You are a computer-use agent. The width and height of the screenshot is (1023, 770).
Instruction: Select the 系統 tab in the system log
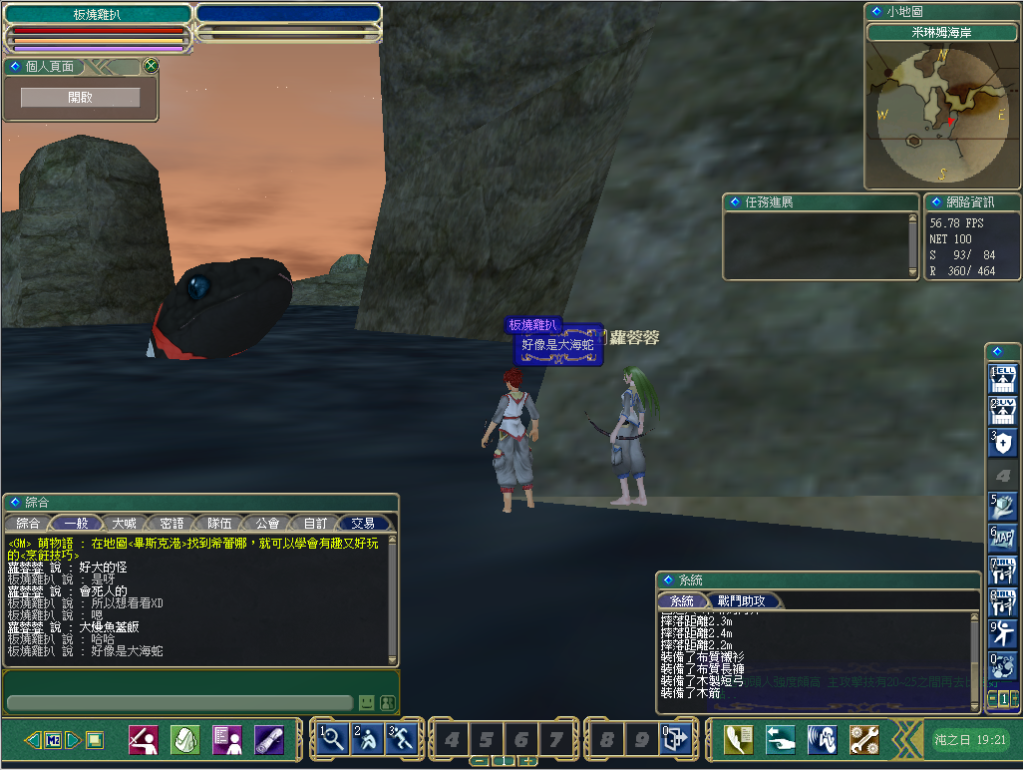(681, 601)
